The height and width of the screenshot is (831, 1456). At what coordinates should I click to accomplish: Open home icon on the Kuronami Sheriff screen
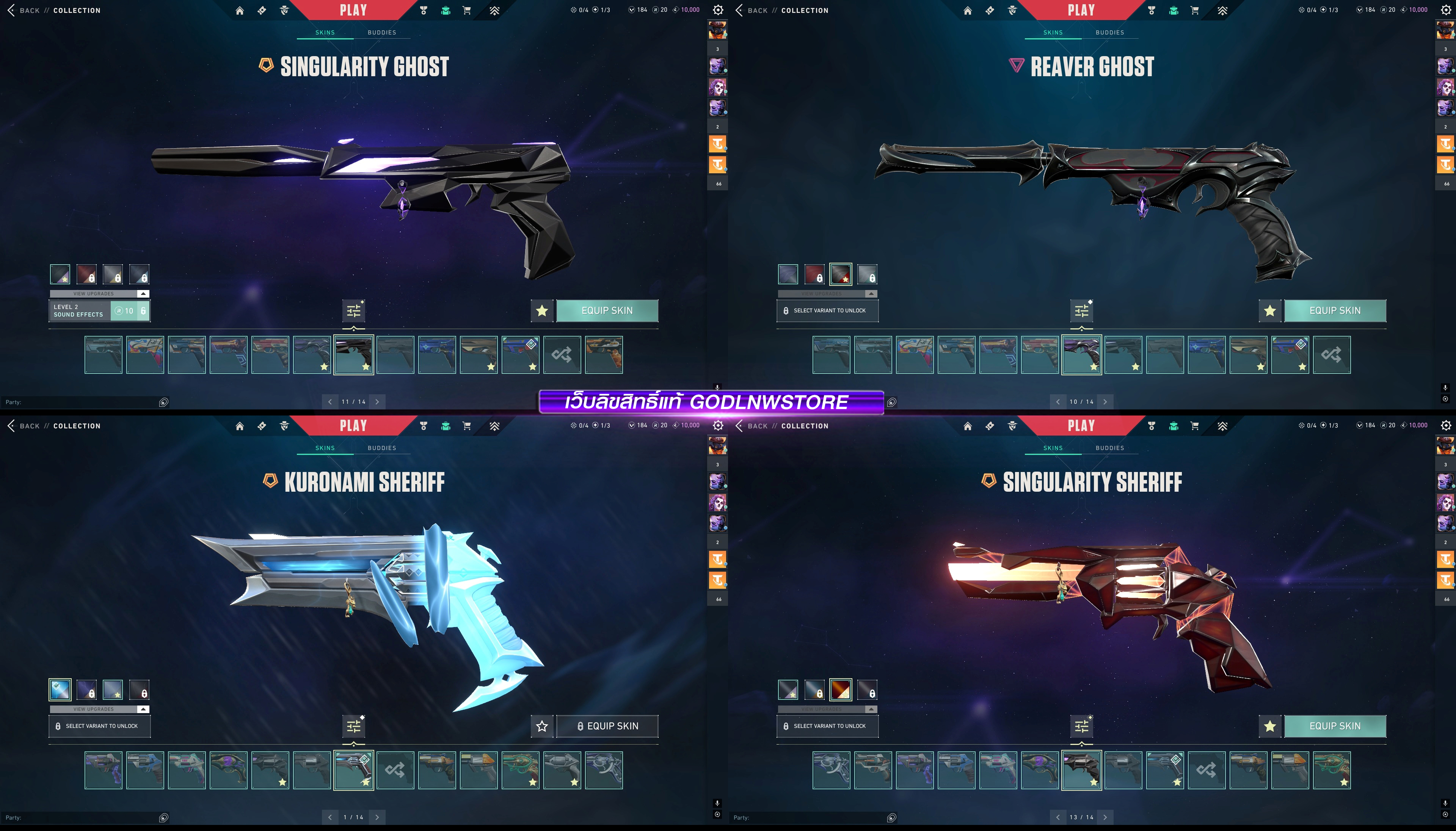pos(240,426)
